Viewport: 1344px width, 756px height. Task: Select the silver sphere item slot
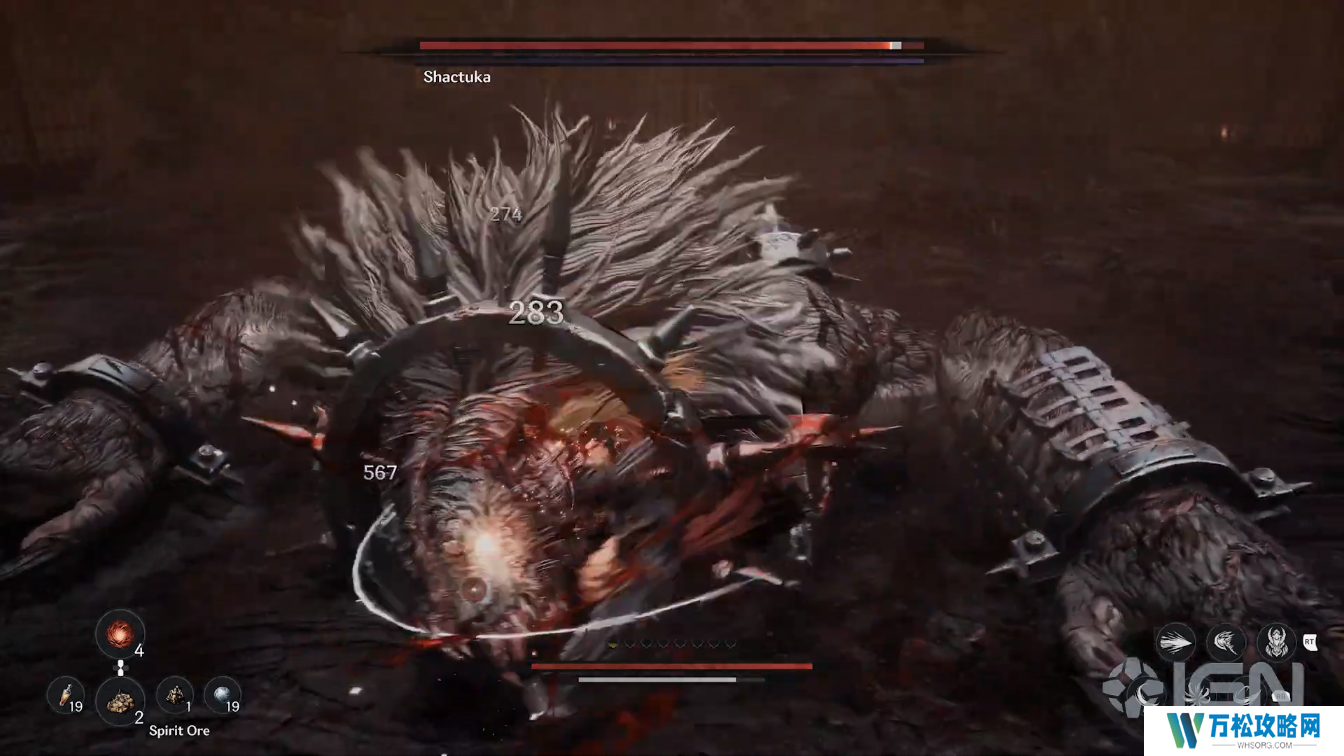click(222, 695)
